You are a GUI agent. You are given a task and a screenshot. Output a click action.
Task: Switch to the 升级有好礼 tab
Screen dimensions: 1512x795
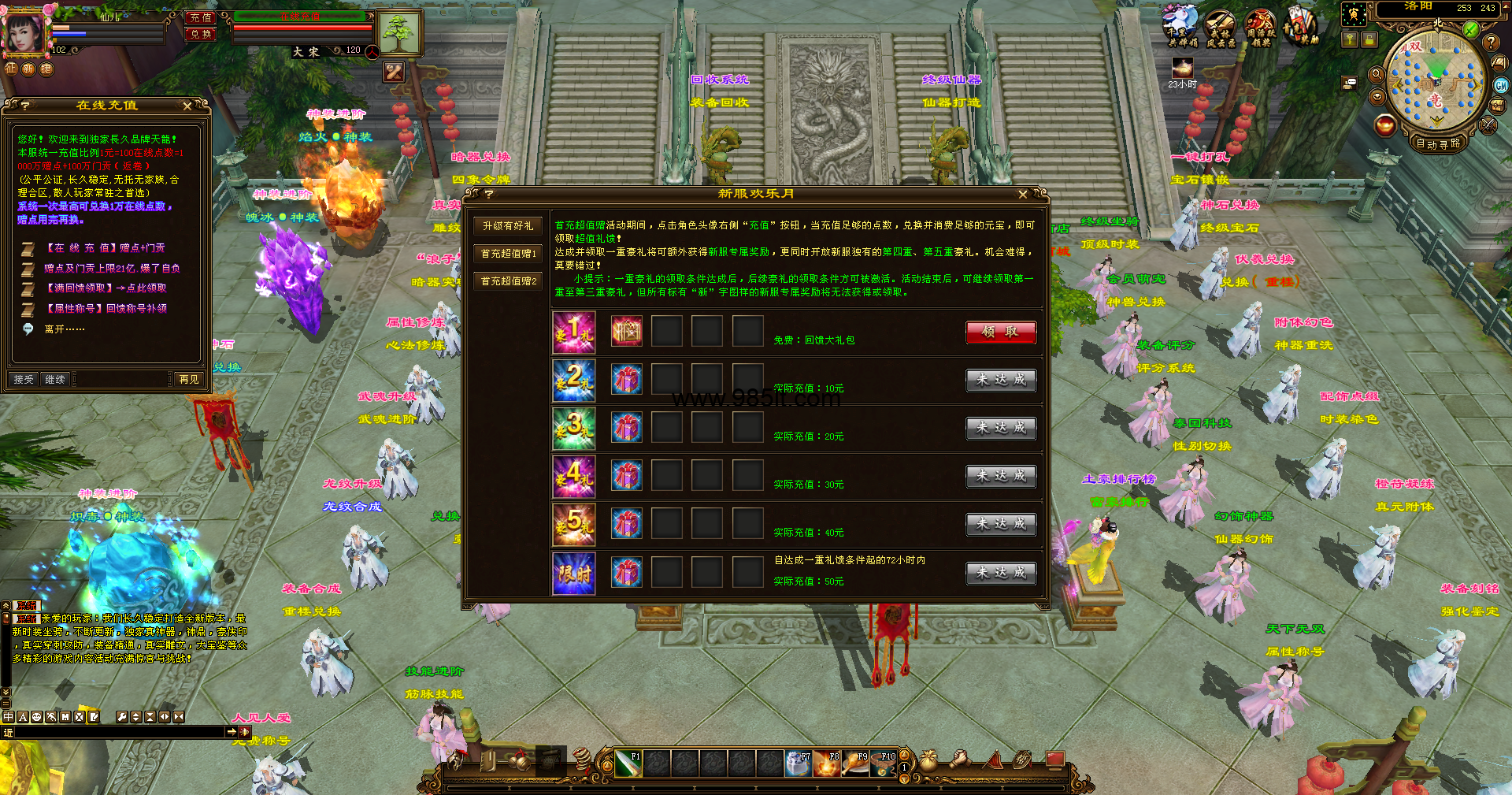click(x=508, y=226)
